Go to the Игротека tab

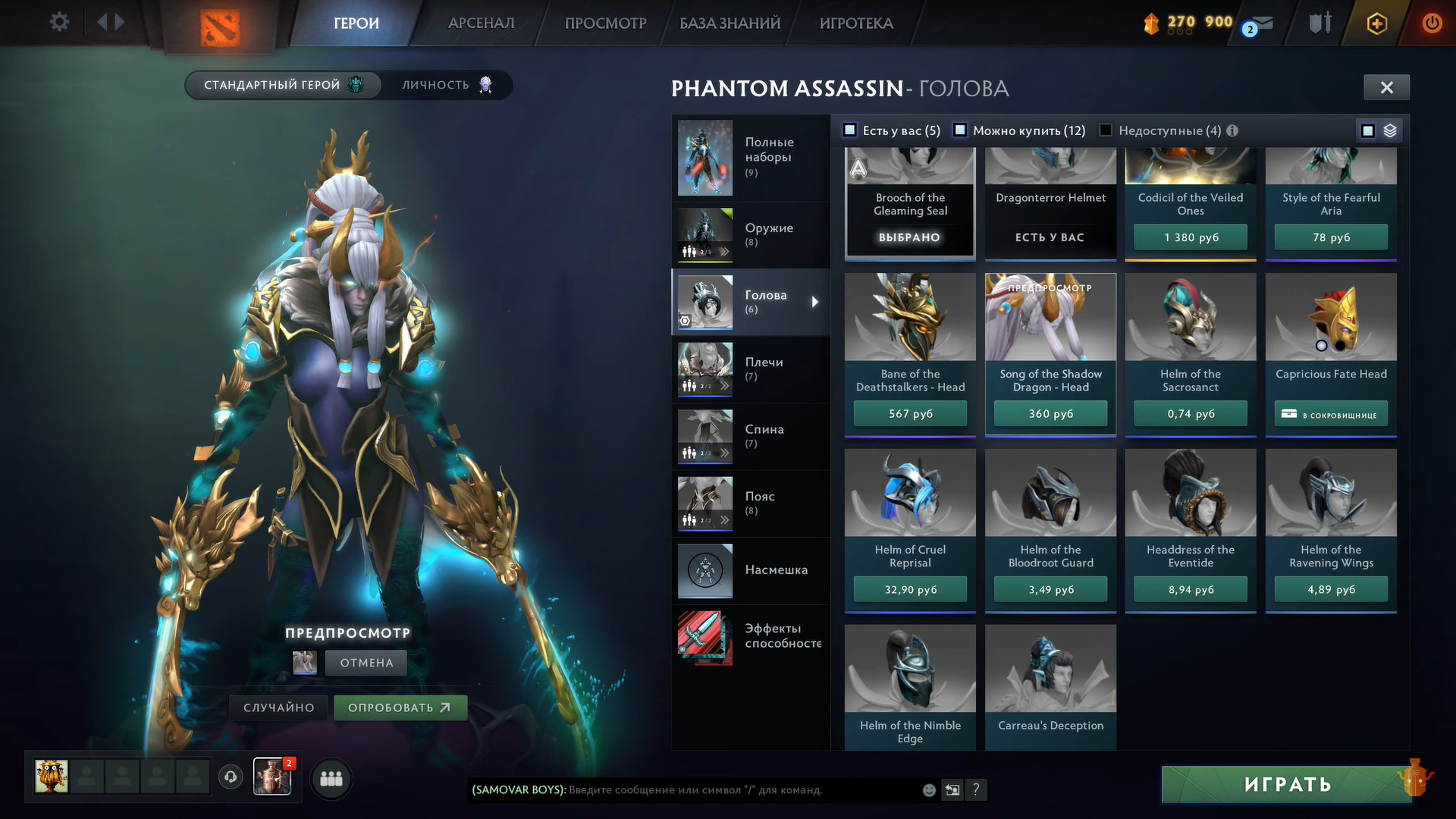point(856,24)
